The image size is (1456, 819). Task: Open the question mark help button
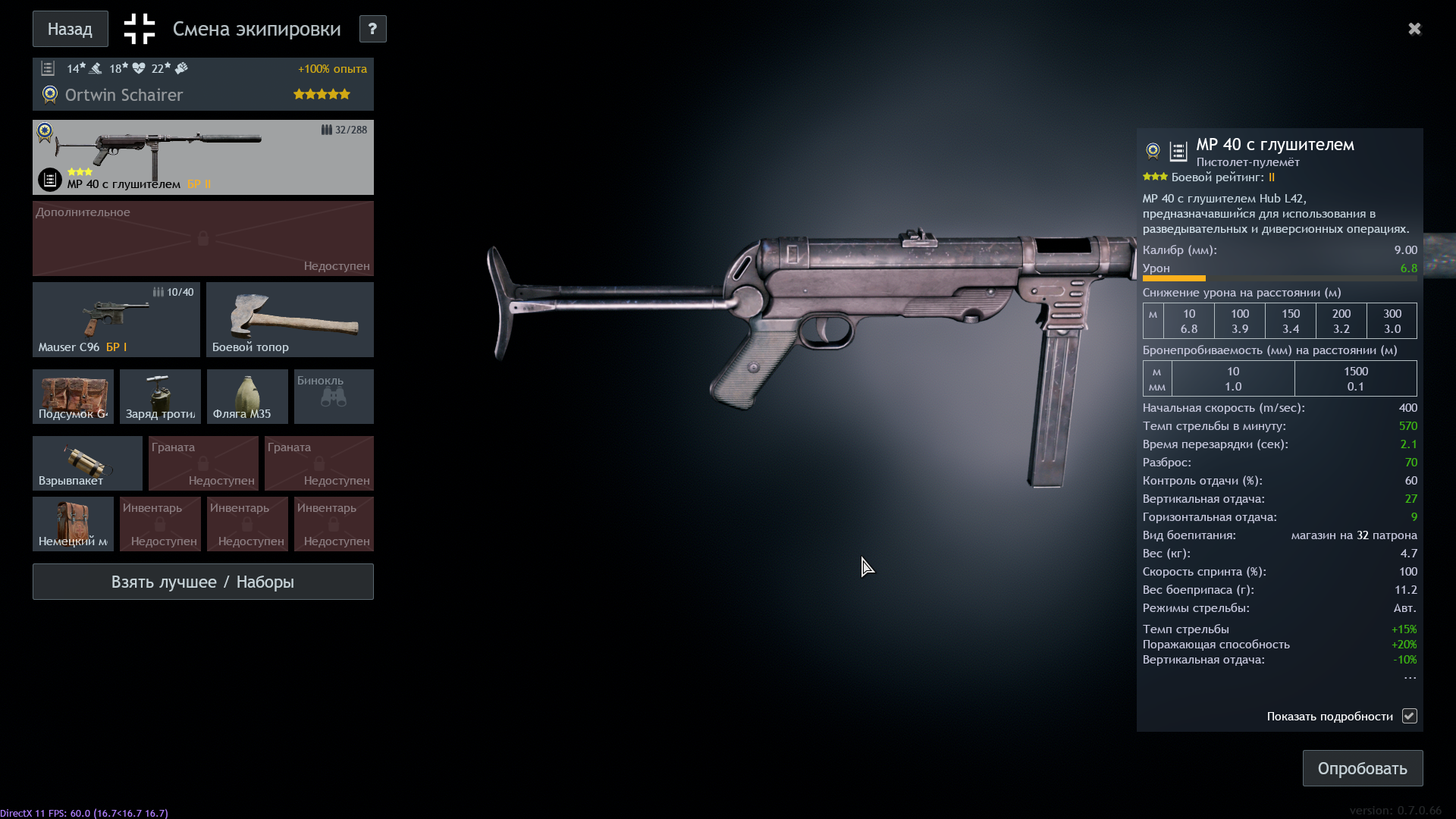[372, 29]
